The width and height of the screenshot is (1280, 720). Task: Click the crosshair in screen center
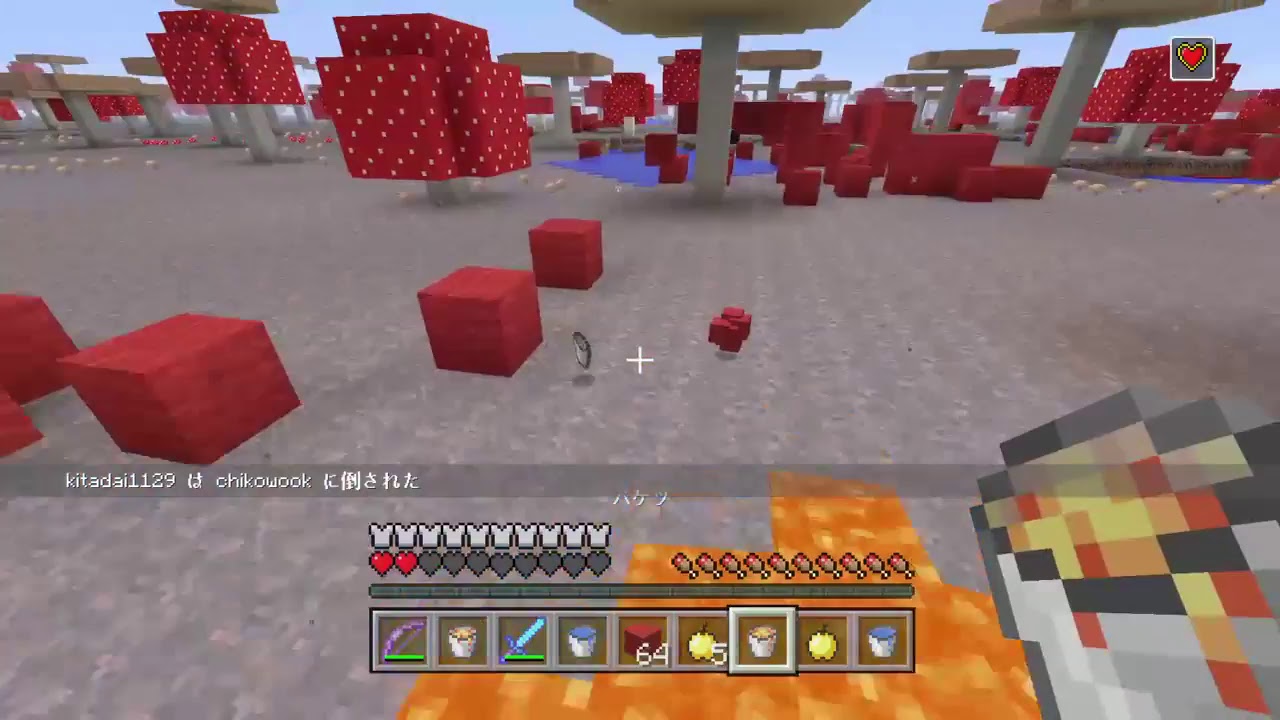coord(640,360)
